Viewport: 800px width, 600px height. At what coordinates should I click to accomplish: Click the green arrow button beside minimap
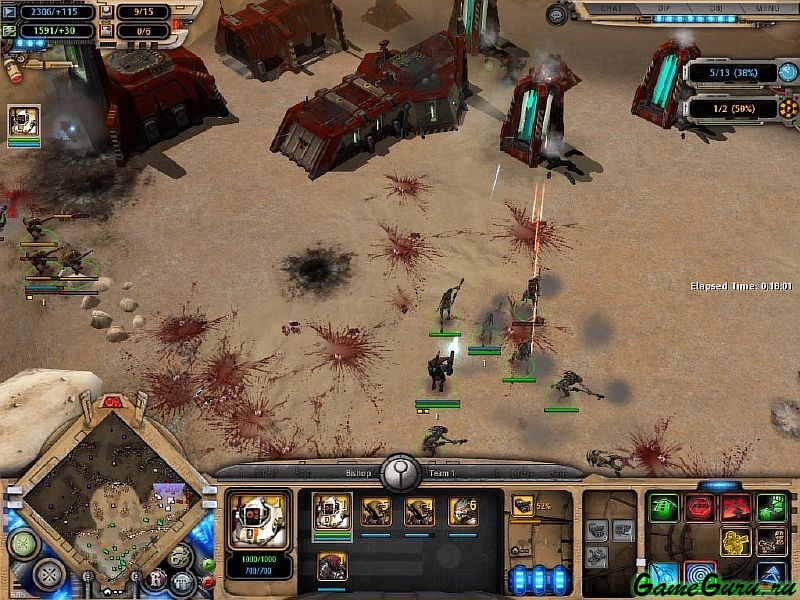click(208, 564)
